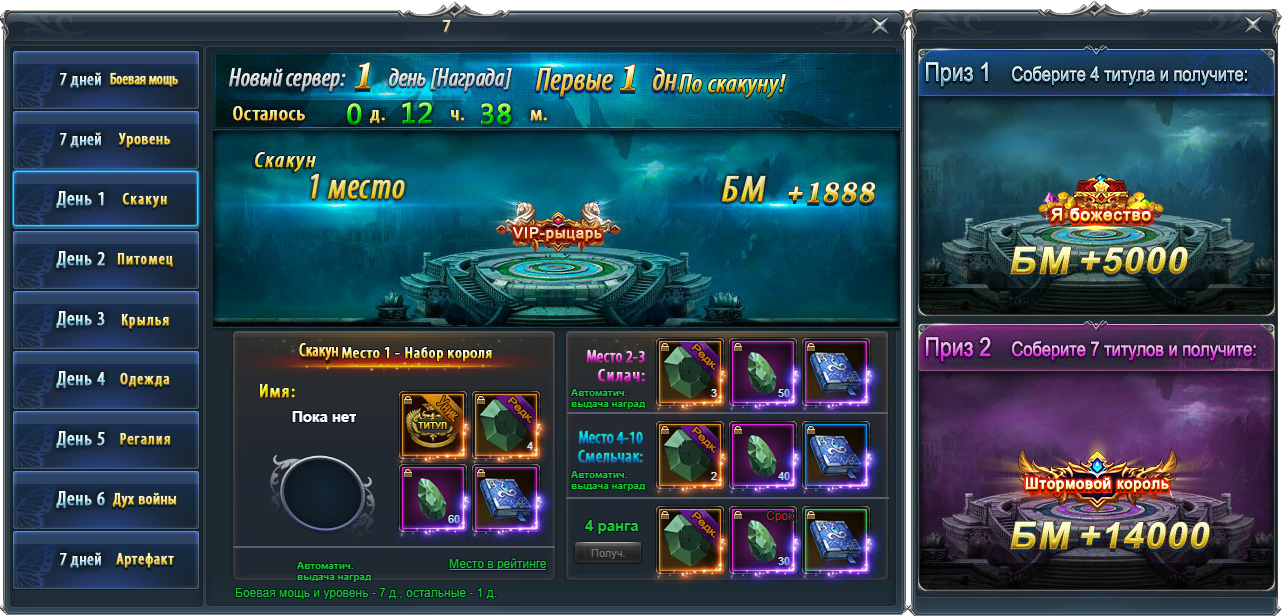Open the День 6 Дух войны tab
The image size is (1282, 616).
[105, 499]
